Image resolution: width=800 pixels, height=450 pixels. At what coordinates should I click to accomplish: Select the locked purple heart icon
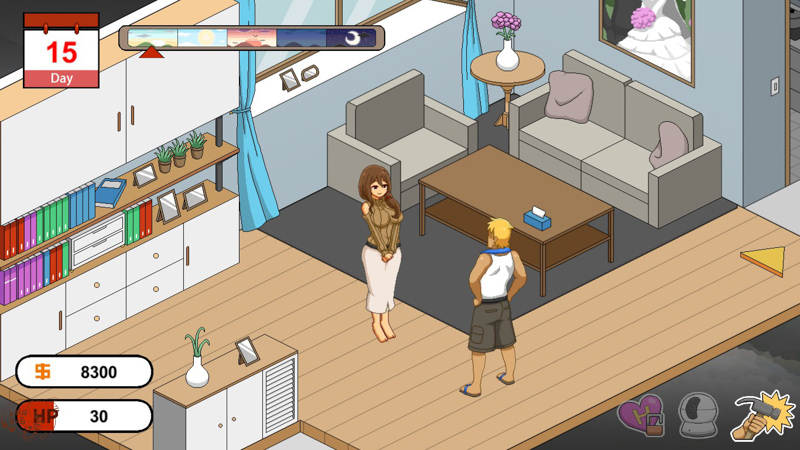click(641, 415)
